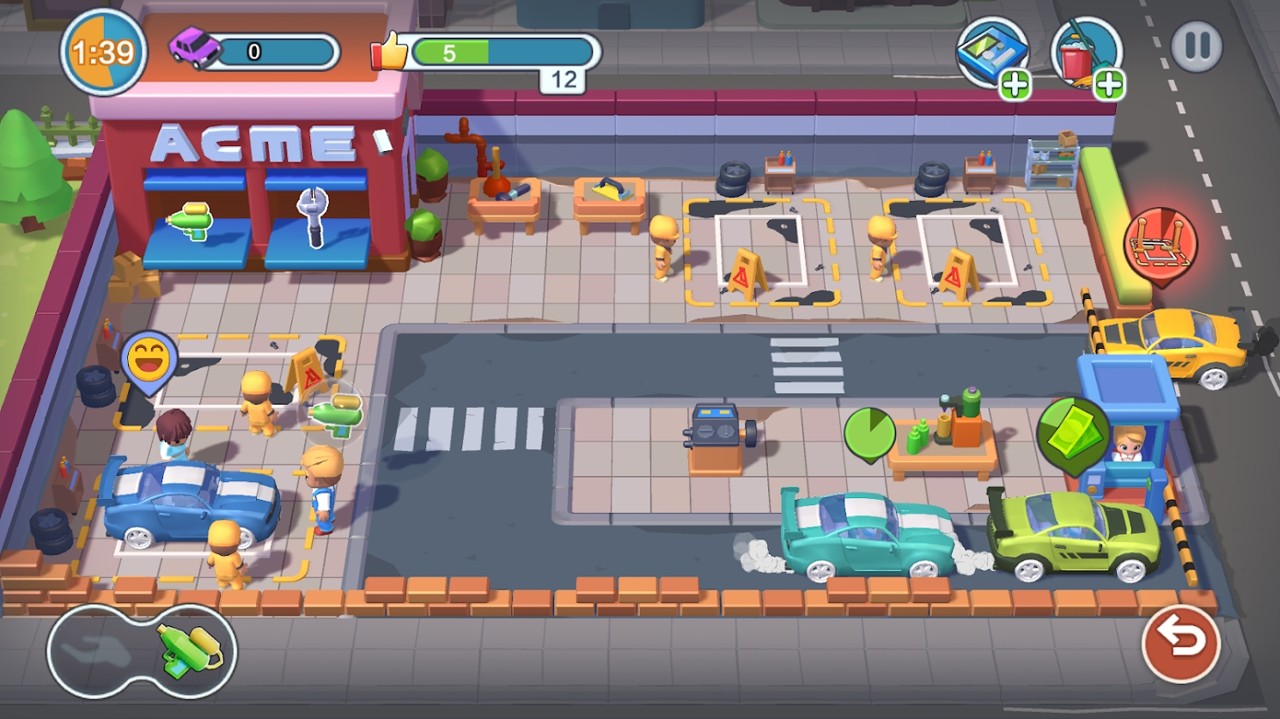Tap the red car lift marker
Viewport: 1280px width, 719px height.
(1160, 244)
